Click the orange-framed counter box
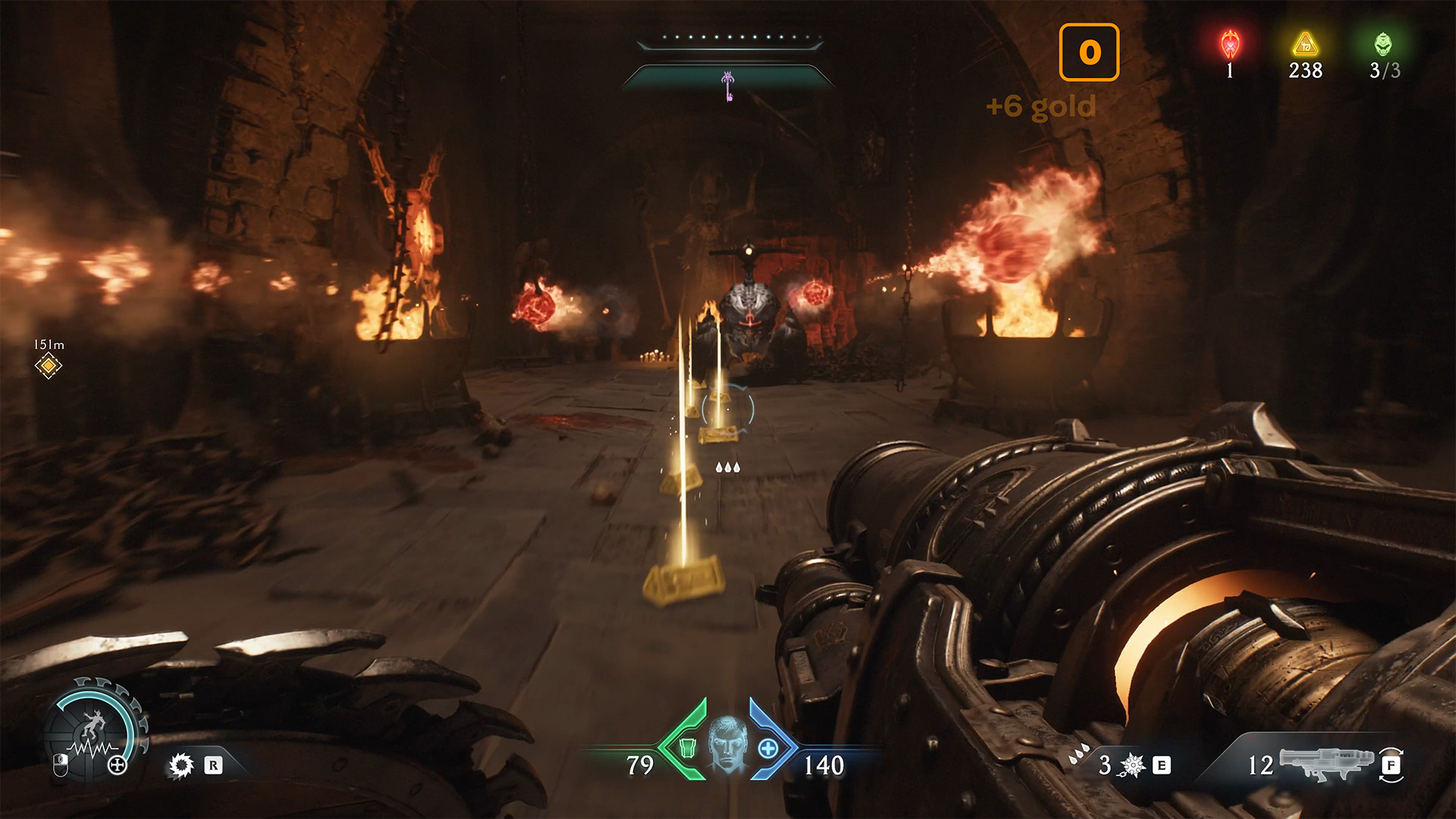 1089,52
